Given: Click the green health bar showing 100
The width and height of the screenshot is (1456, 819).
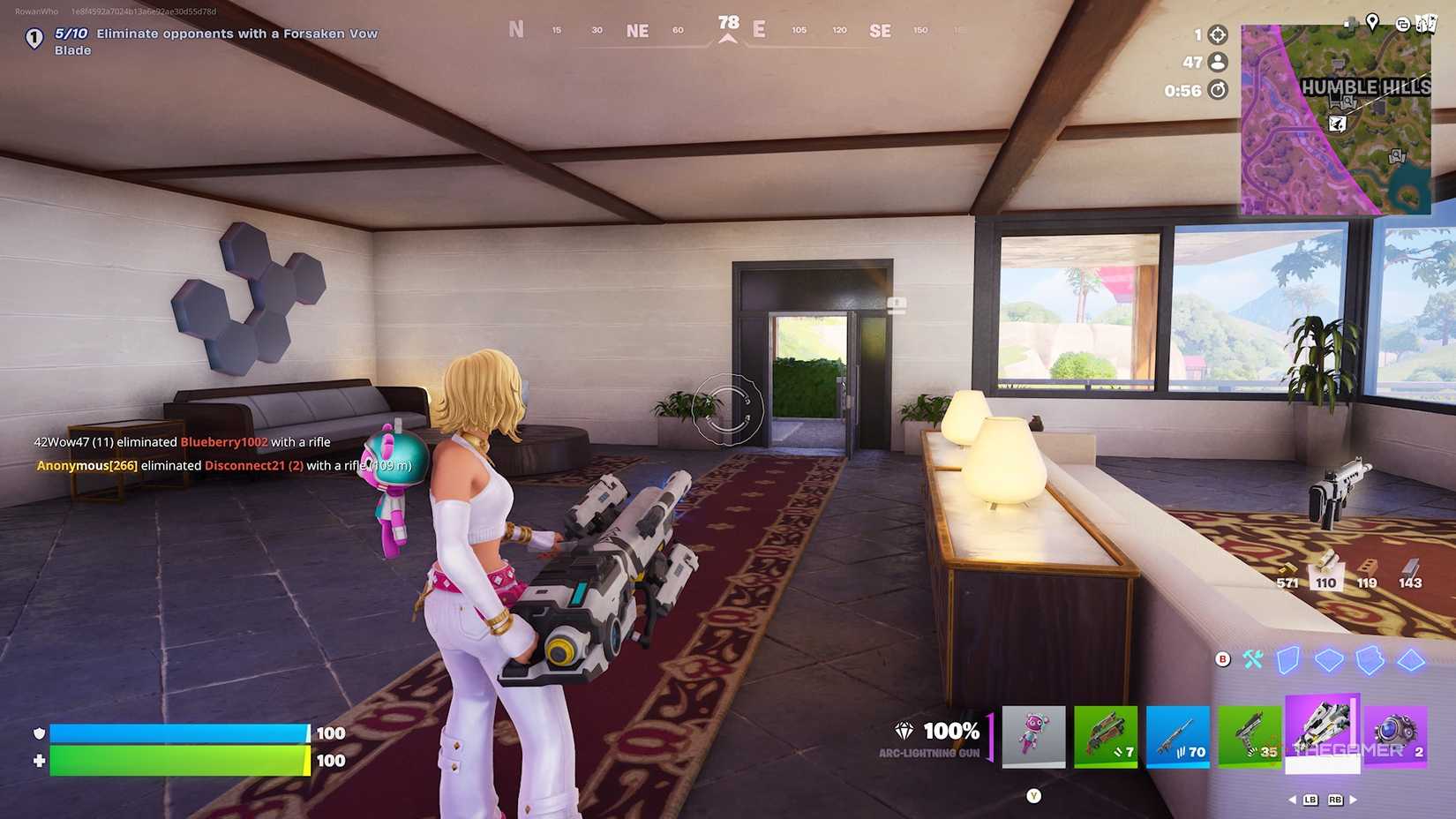Looking at the screenshot, I should tap(176, 760).
